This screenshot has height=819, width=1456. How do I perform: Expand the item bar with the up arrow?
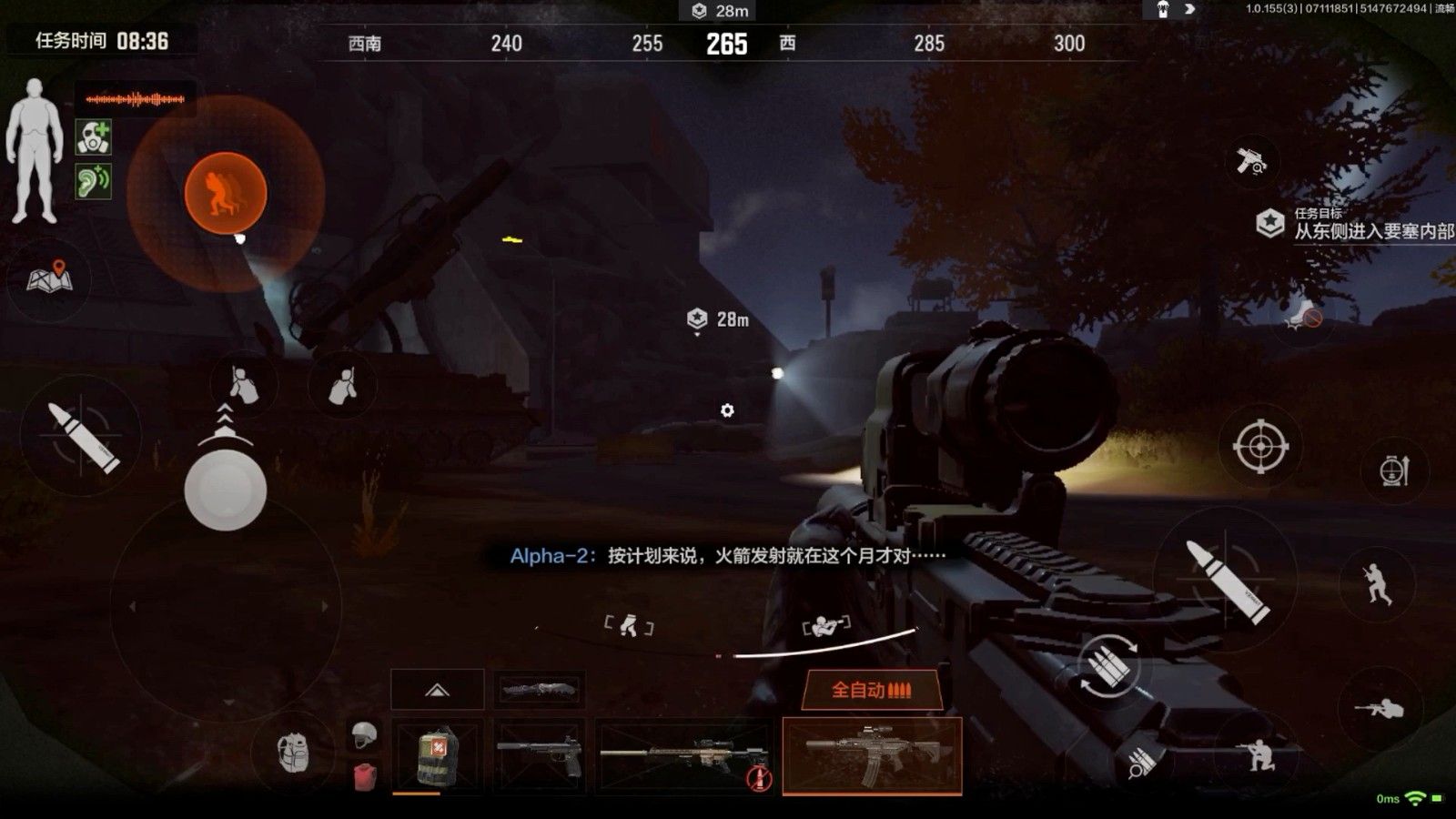437,690
